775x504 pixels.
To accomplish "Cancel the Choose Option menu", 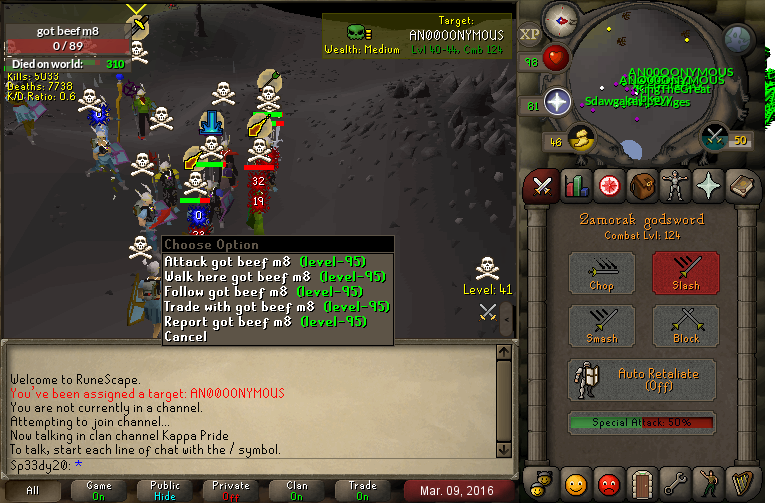I will pos(186,337).
